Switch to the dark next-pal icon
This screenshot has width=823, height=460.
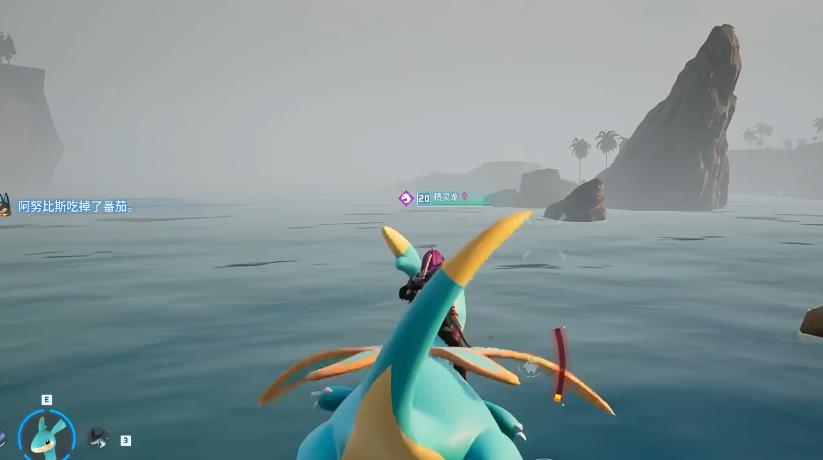[97, 436]
